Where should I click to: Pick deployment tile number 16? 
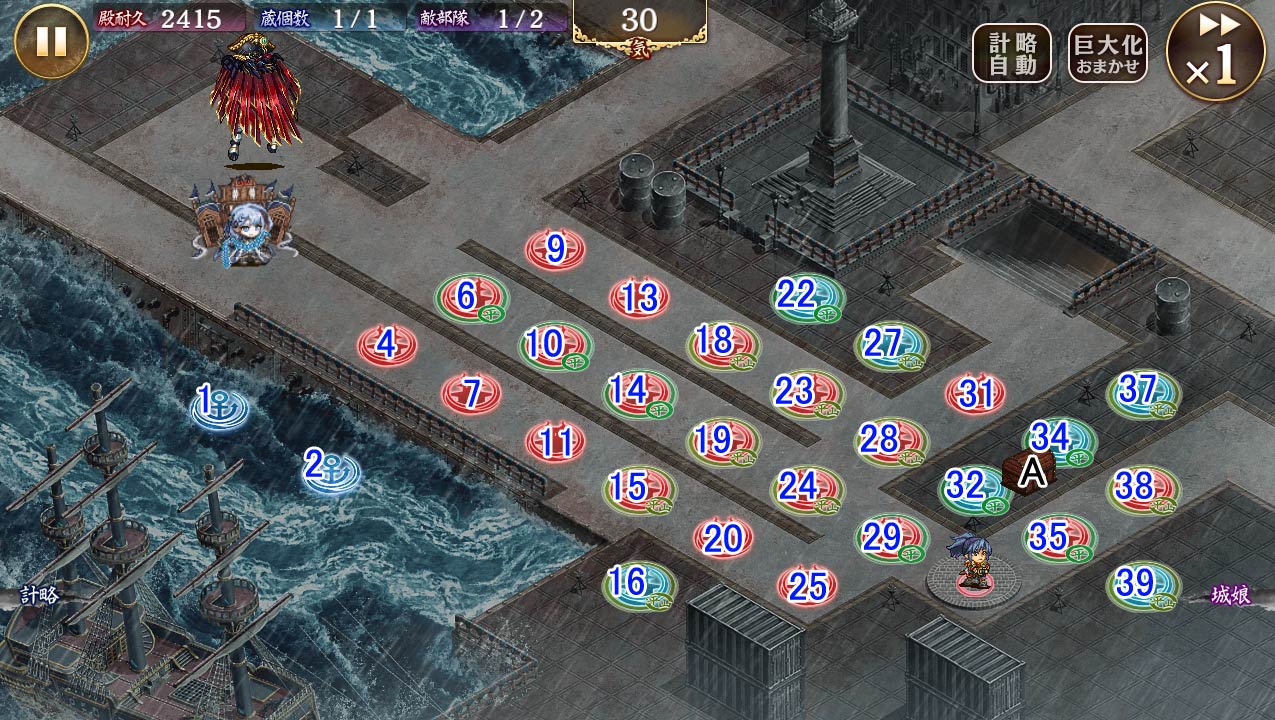click(639, 584)
